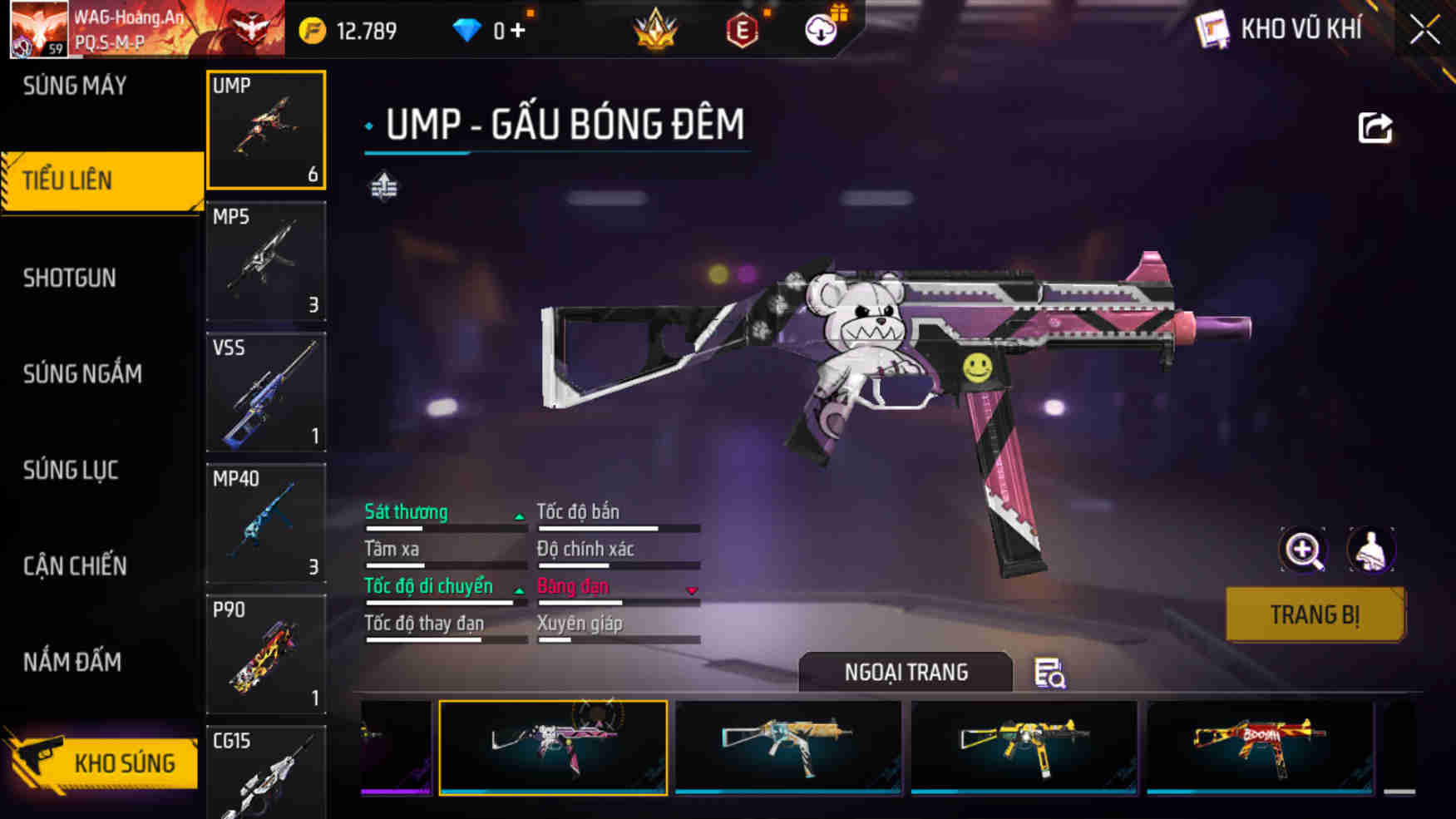The width and height of the screenshot is (1456, 819).
Task: Pick the P90 weapon tile
Action: [x=266, y=654]
